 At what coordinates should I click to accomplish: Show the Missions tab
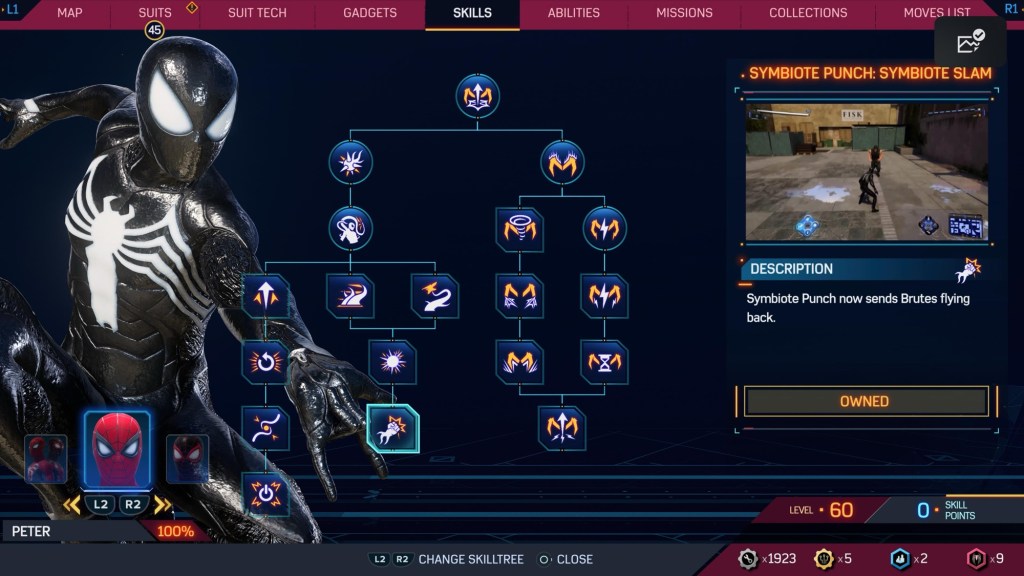click(684, 13)
